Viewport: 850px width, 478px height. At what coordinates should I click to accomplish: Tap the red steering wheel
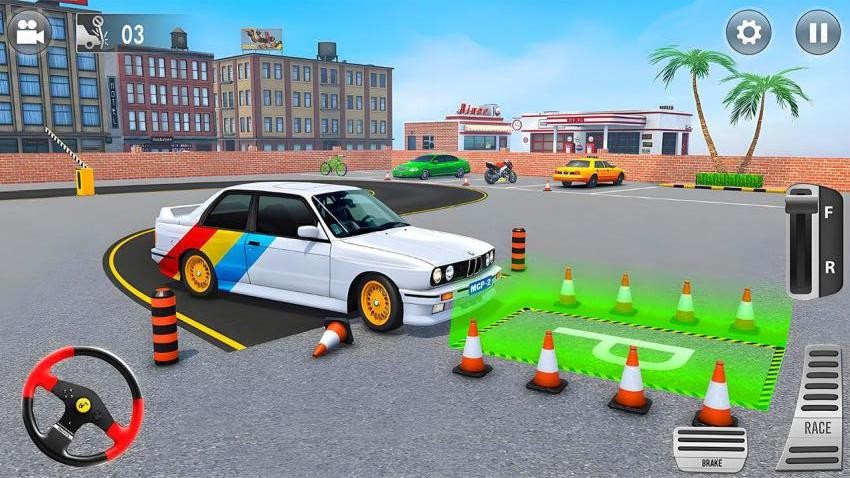(82, 404)
